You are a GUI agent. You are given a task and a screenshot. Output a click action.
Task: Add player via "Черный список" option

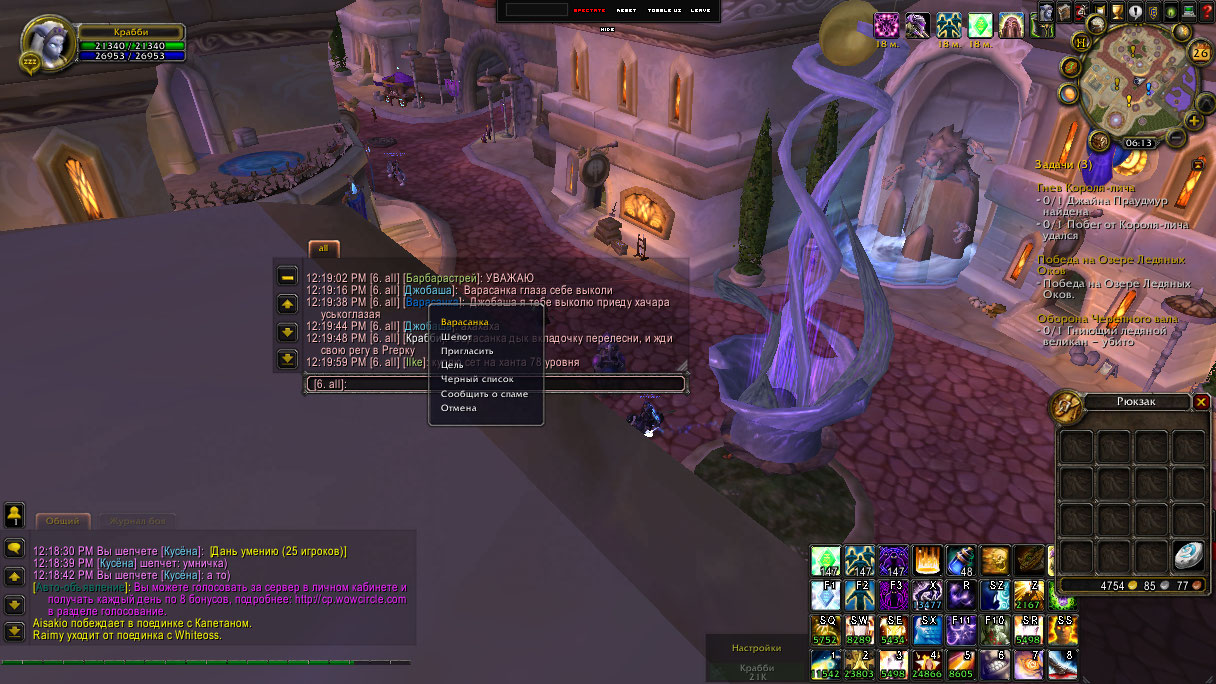pos(477,380)
